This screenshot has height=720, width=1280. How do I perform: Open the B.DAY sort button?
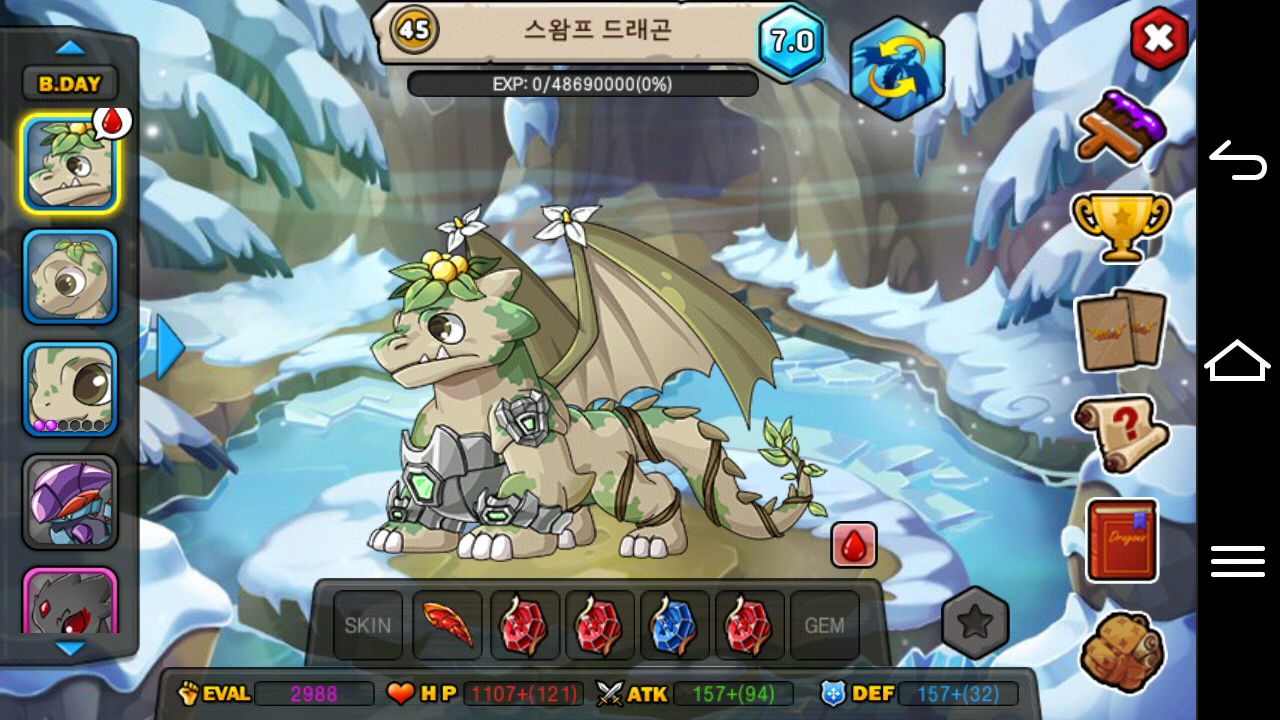70,84
